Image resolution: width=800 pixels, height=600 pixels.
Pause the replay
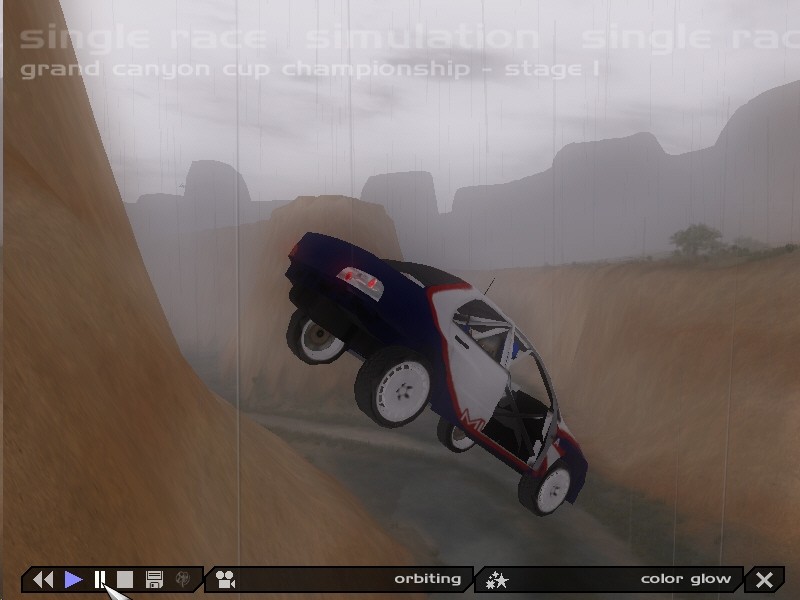click(100, 579)
